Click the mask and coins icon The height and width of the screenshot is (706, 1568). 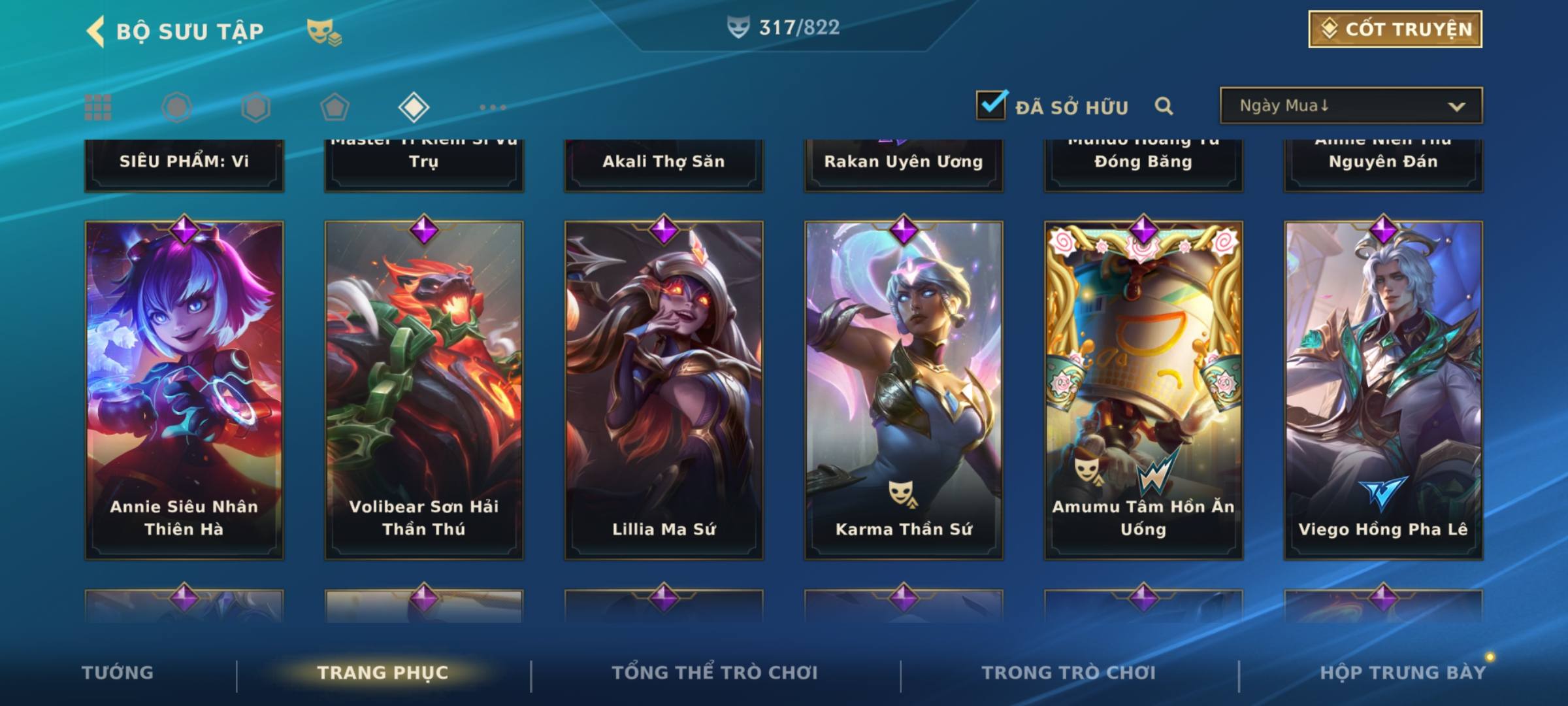click(x=323, y=32)
